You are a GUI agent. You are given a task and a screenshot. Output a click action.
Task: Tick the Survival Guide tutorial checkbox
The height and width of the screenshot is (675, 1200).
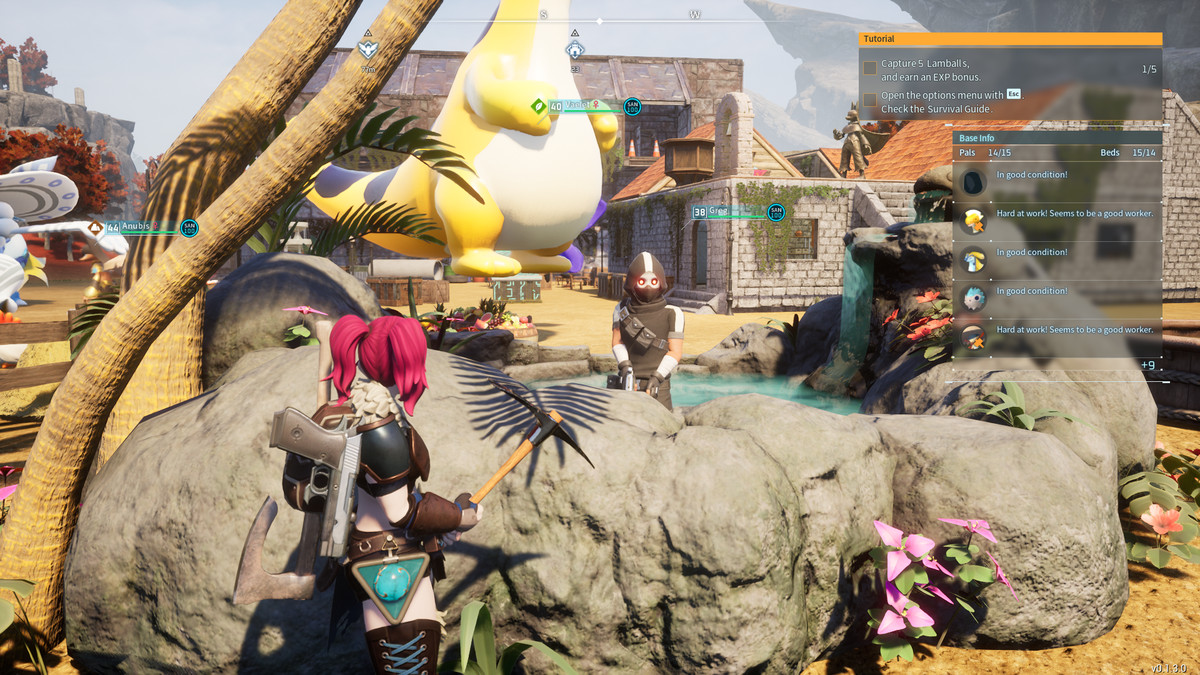click(x=870, y=101)
